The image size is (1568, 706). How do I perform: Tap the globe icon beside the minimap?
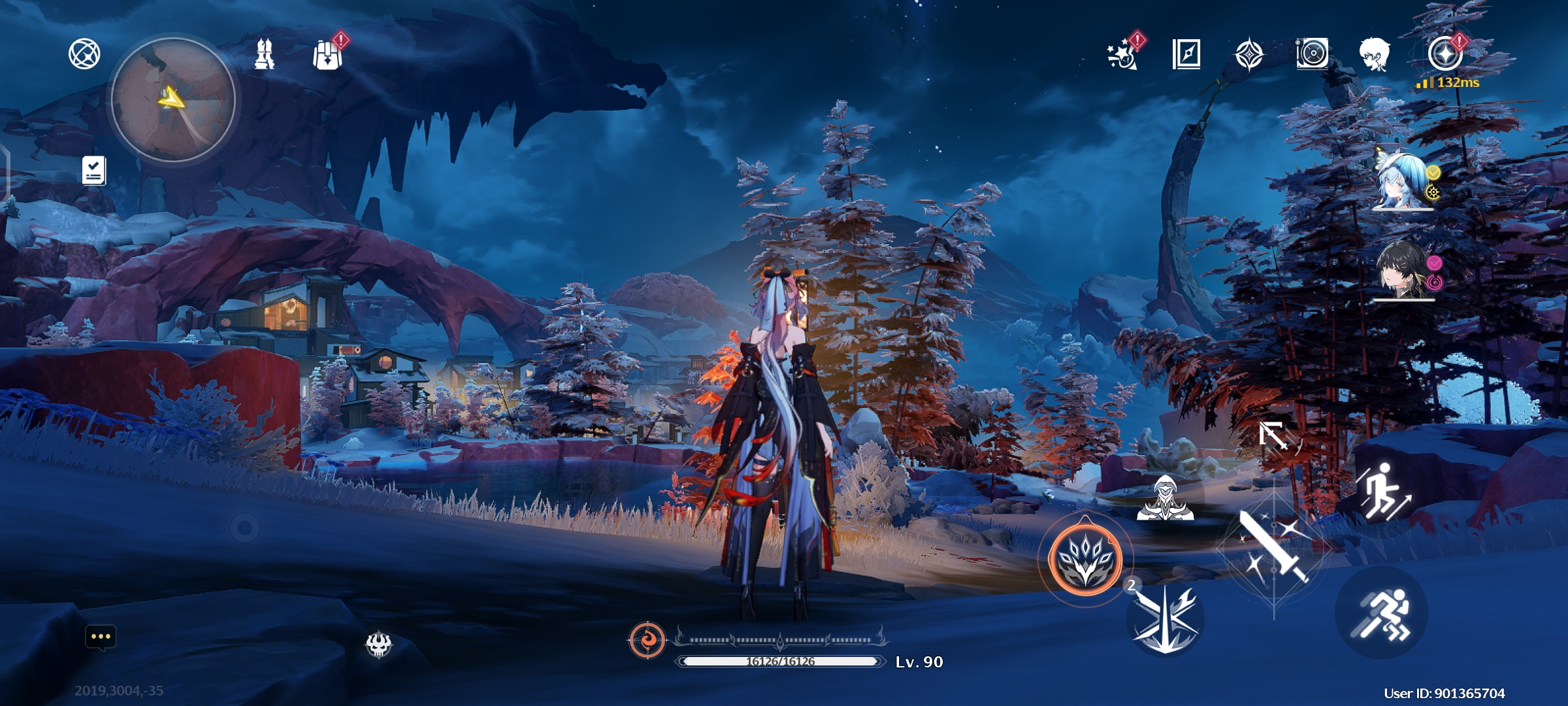click(x=84, y=54)
